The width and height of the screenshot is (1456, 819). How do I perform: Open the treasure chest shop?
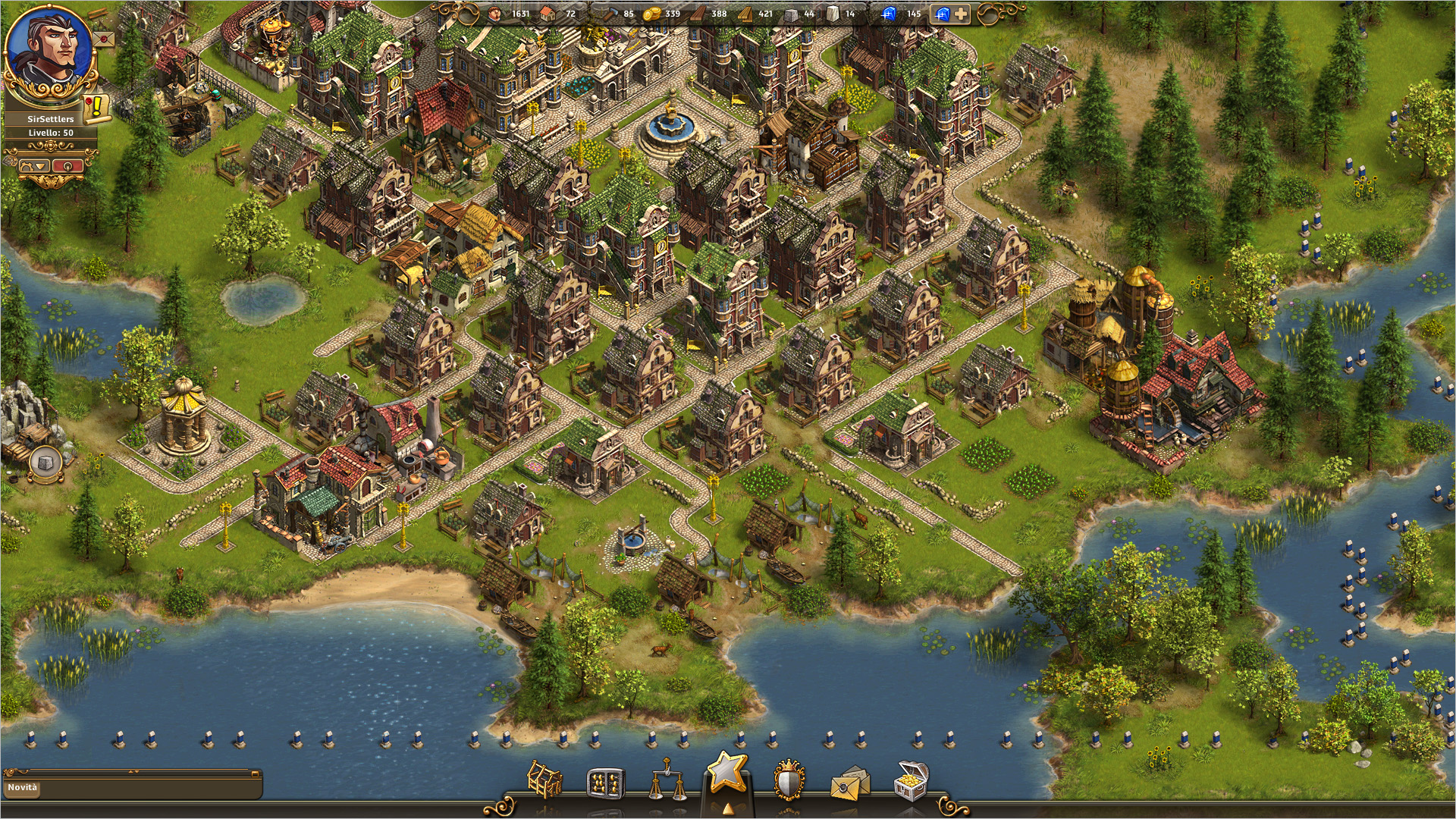point(911,780)
